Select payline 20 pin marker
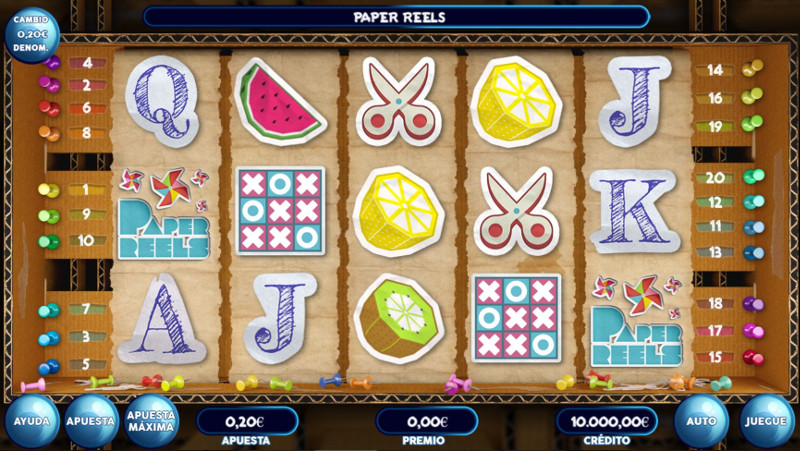 point(753,177)
